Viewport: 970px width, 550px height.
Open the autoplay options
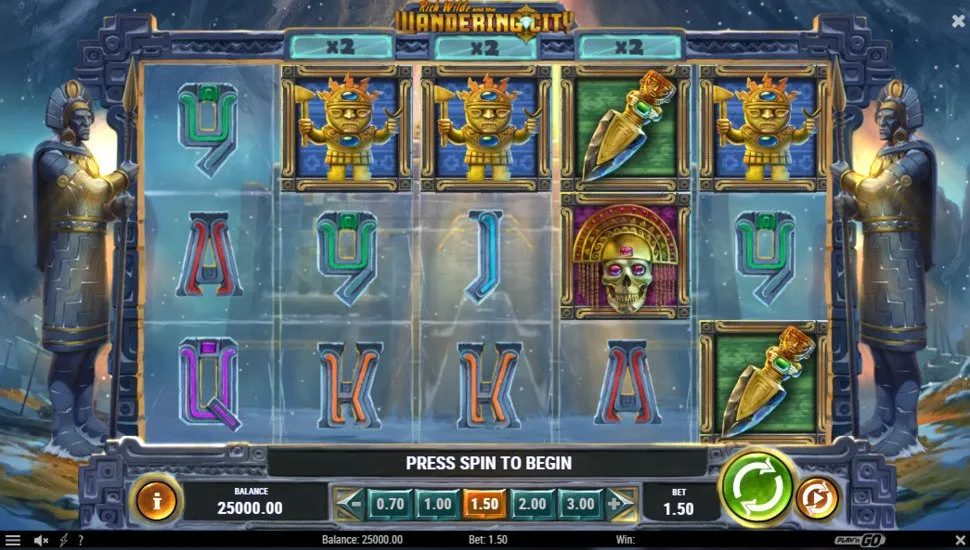[x=816, y=498]
